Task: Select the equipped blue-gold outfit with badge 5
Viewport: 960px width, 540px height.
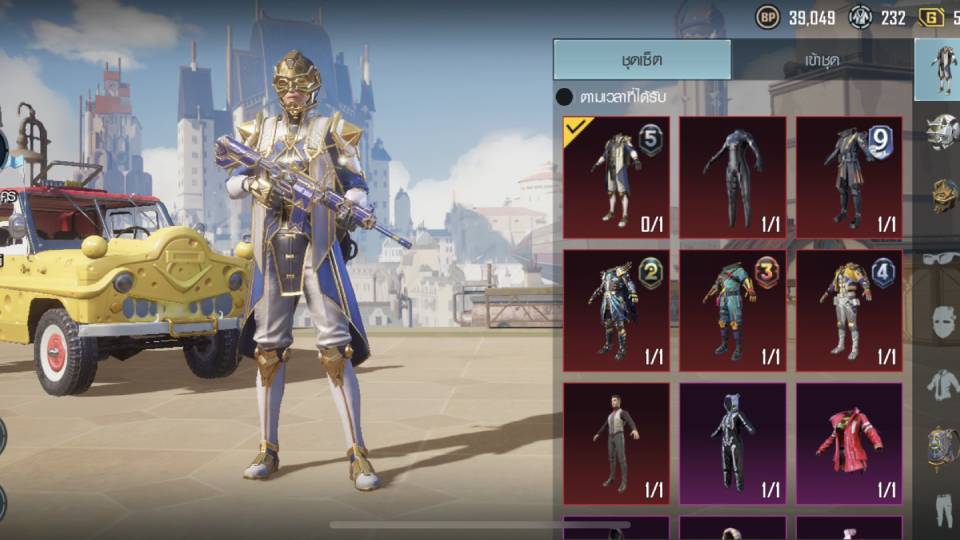Action: click(616, 177)
